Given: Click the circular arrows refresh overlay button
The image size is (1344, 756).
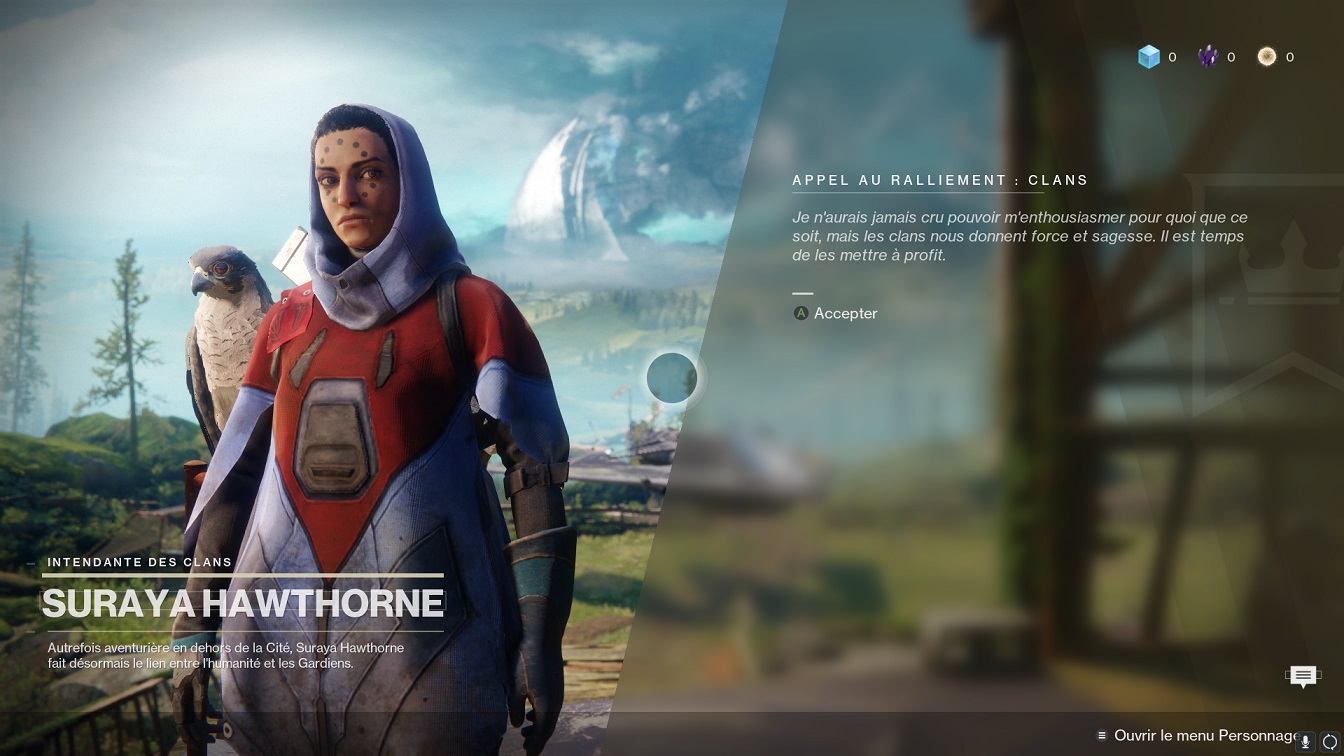Looking at the screenshot, I should [1329, 742].
